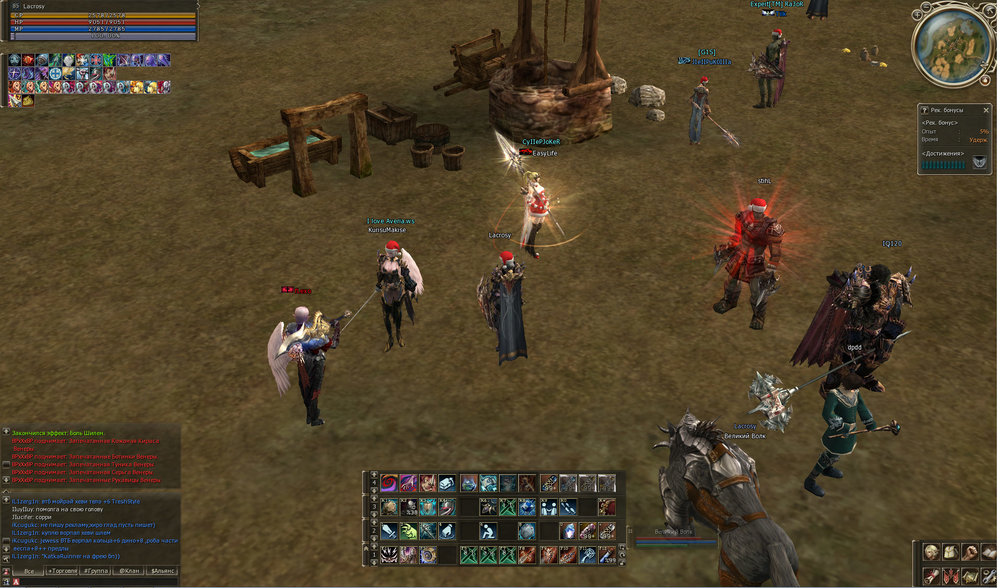Switch to the Все chat tab
The width and height of the screenshot is (1000, 588).
[29, 570]
